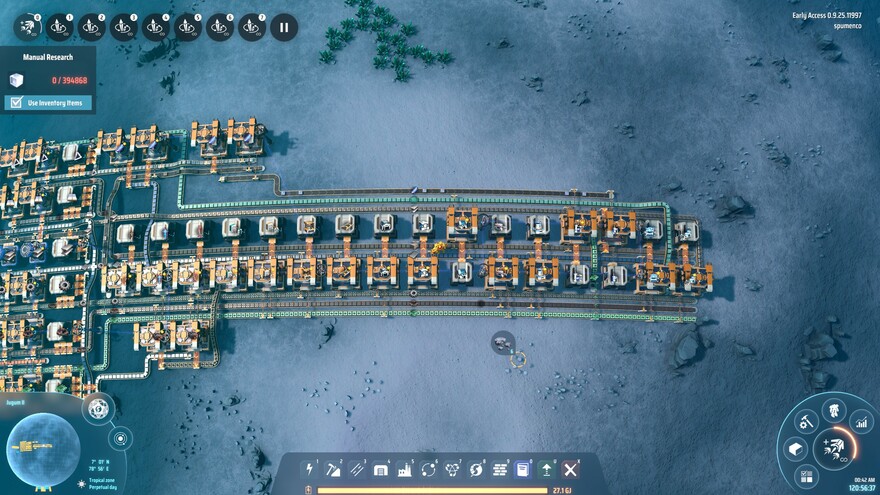The width and height of the screenshot is (880, 495).
Task: Open the diagonal-lines belt build category
Action: click(357, 469)
